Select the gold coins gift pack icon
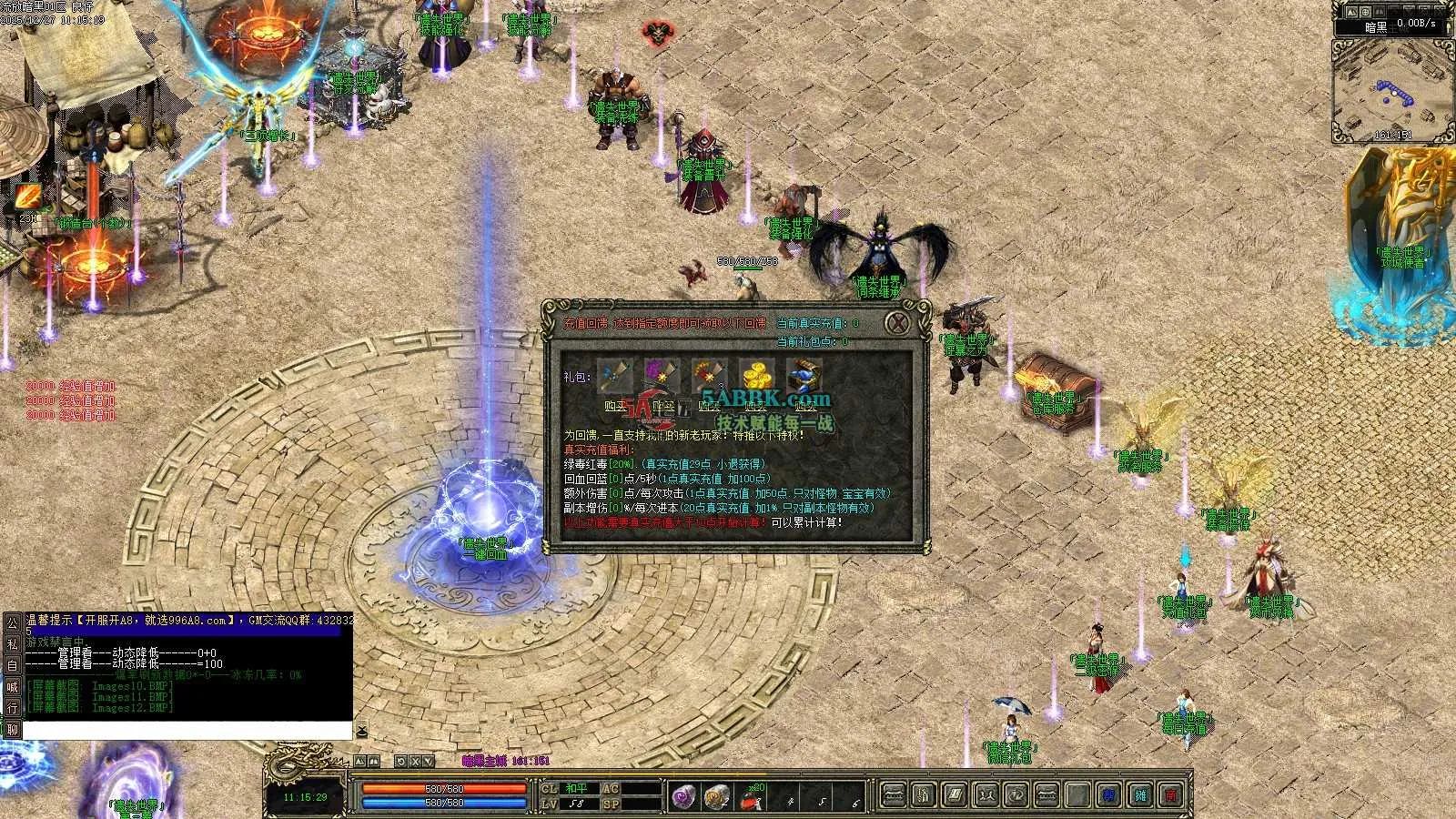Viewport: 1456px width, 819px height. point(756,374)
